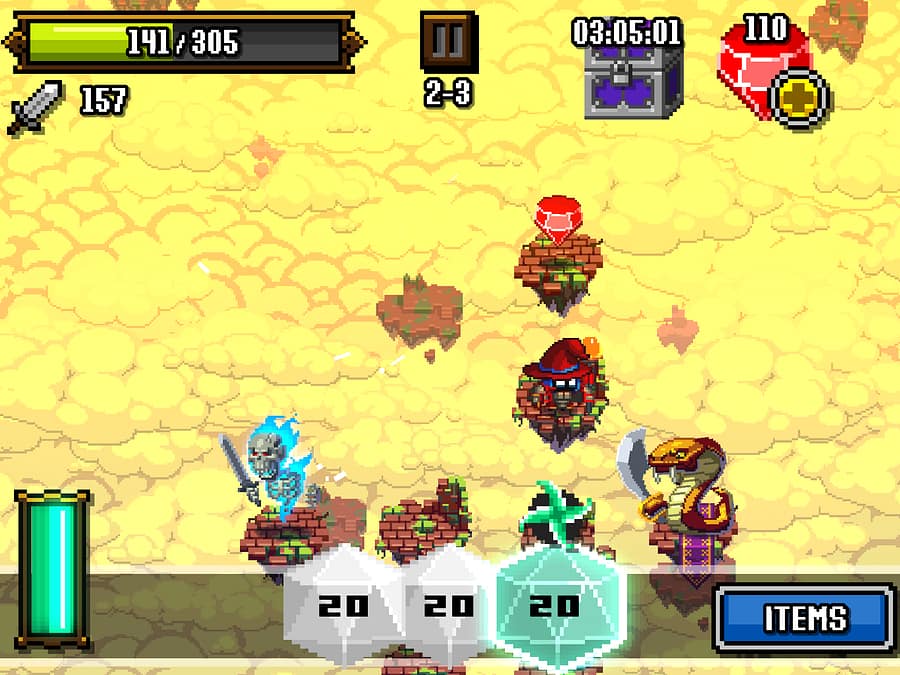The image size is (900, 675).
Task: Select the teal highlighted d20 die
Action: 553,604
